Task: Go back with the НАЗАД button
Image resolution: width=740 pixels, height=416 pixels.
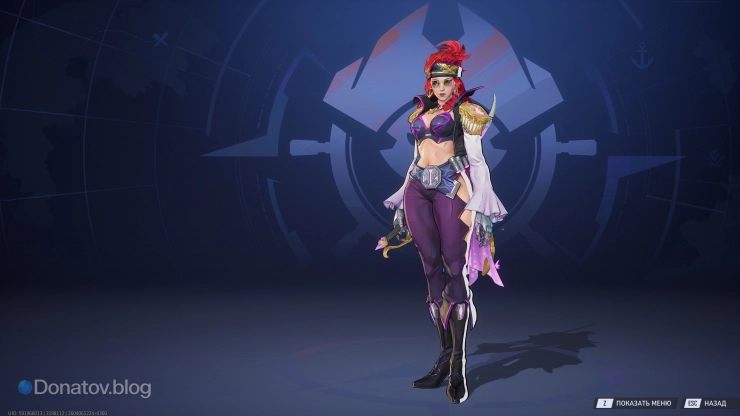Action: pos(706,402)
